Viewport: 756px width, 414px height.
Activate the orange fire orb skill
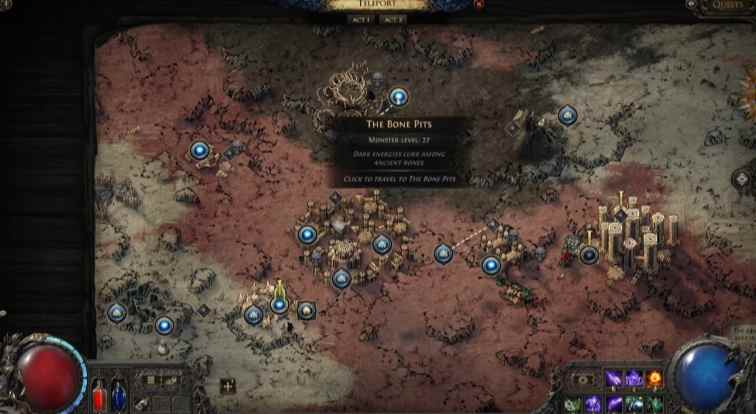(x=655, y=378)
